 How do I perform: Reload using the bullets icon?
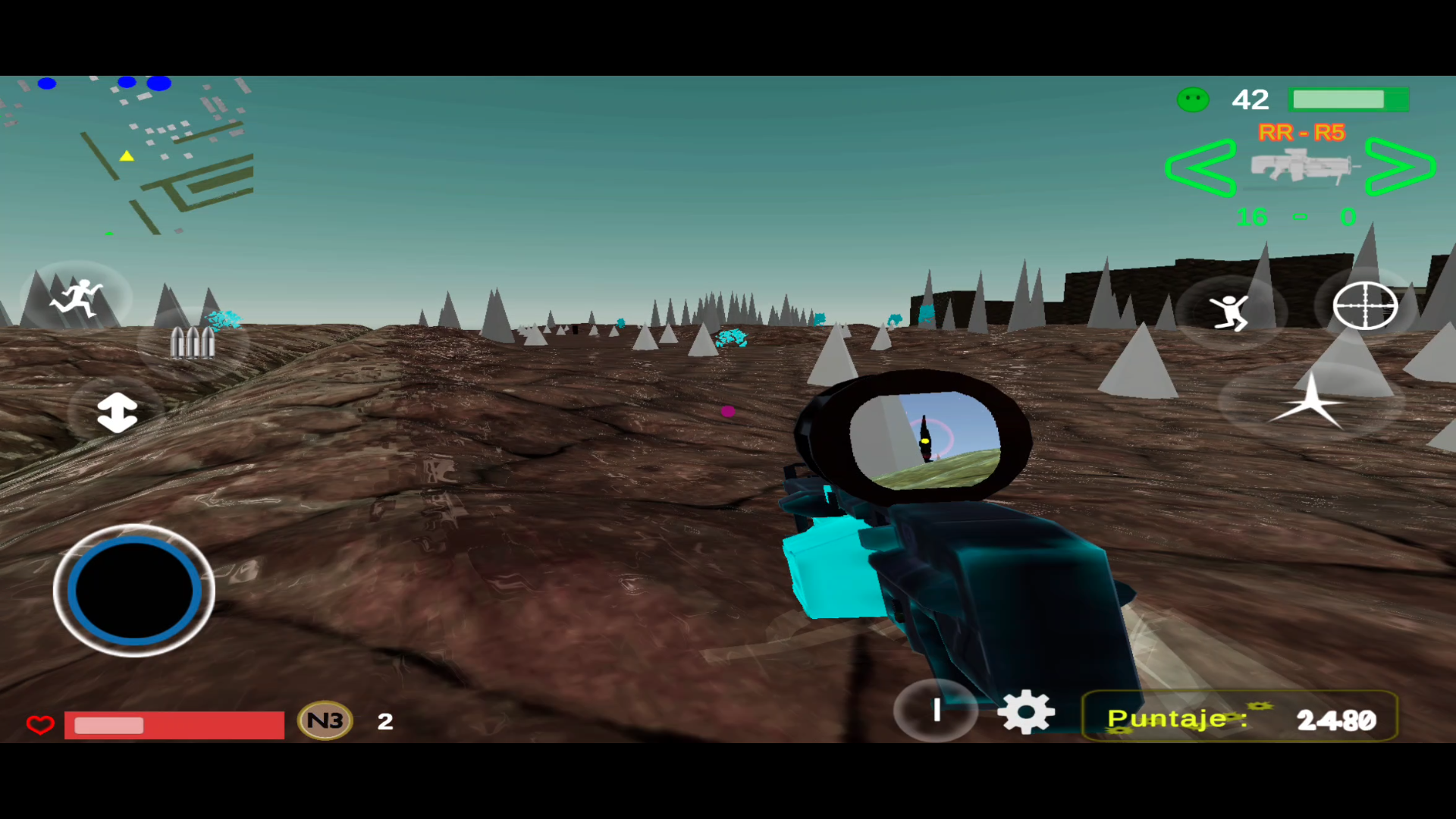coord(193,342)
